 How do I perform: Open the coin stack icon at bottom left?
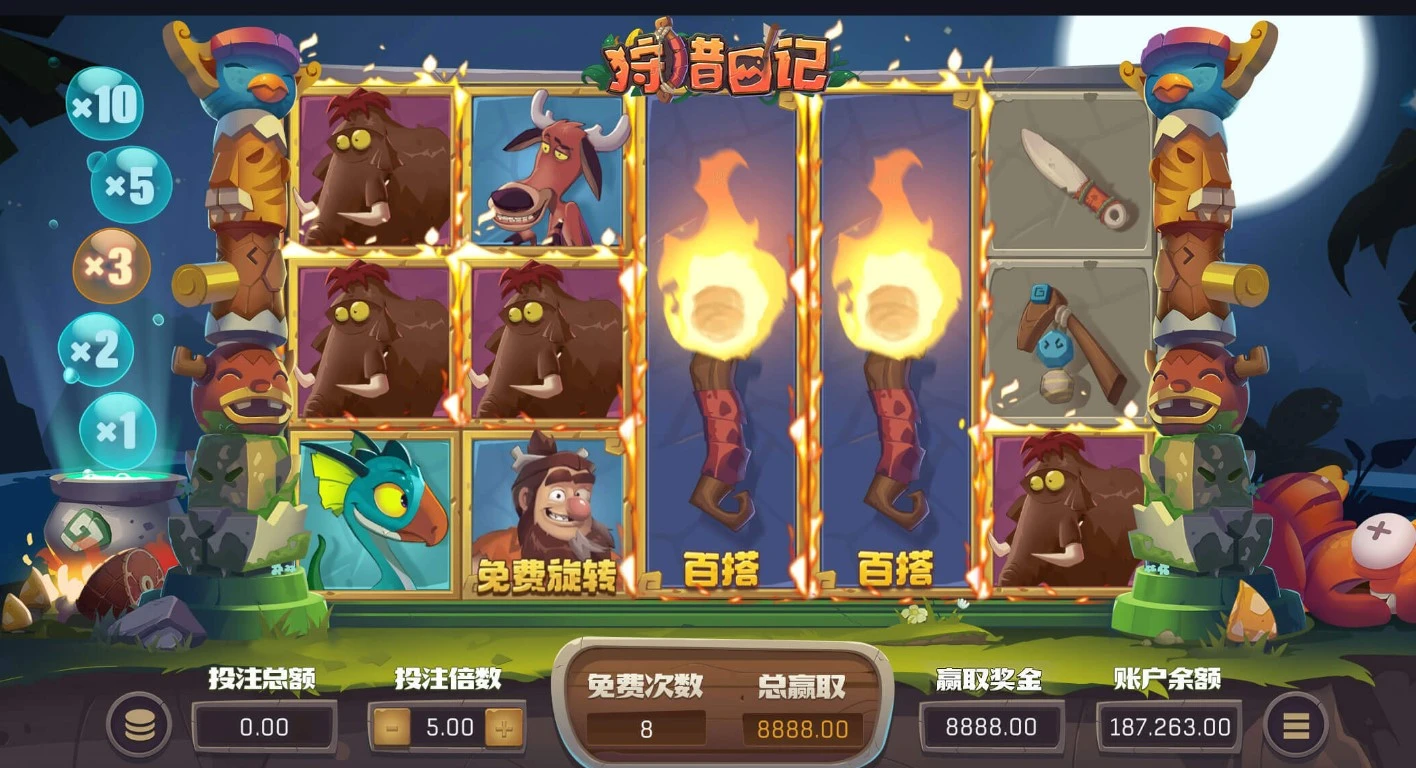(141, 727)
